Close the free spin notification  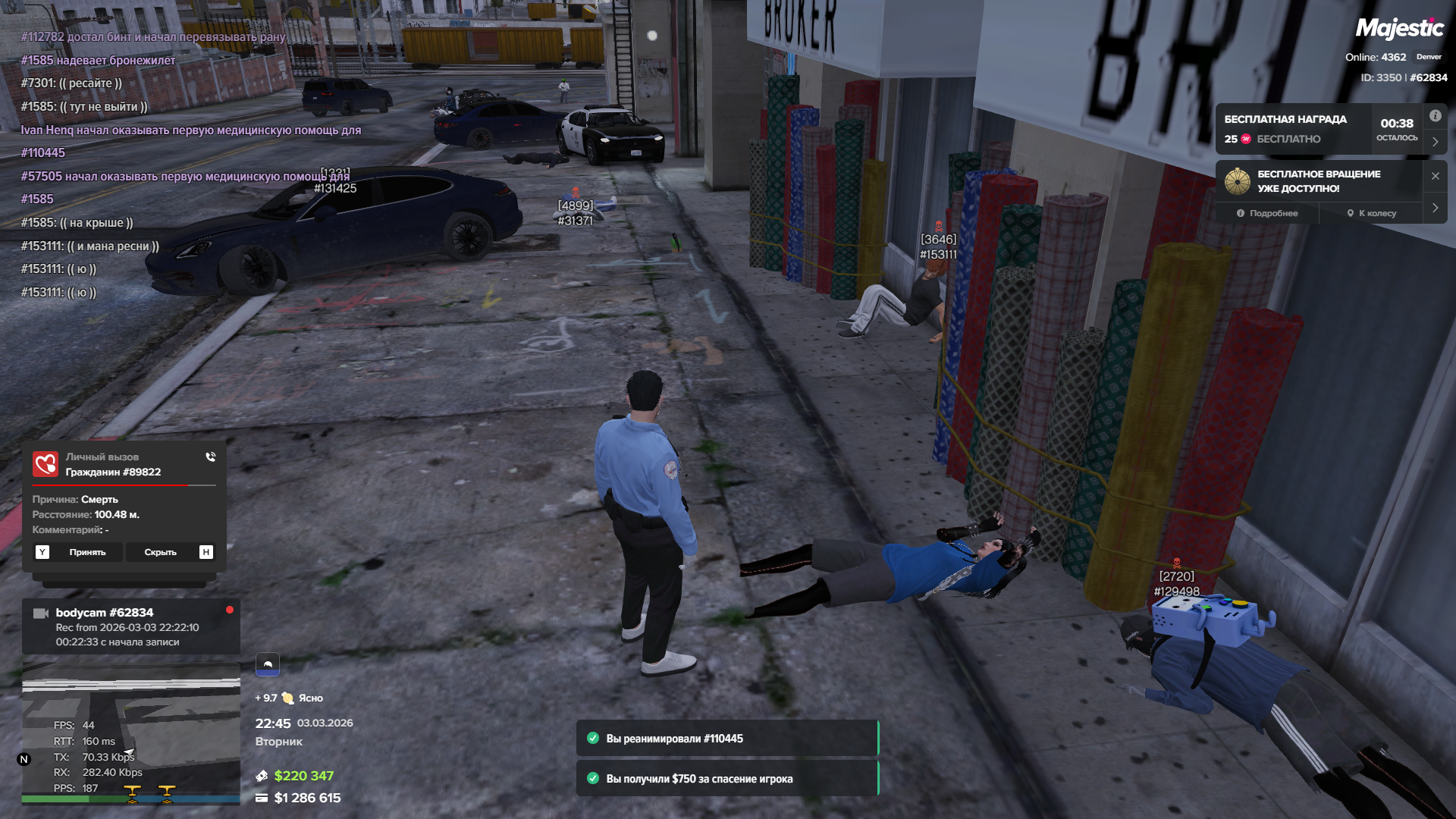pyautogui.click(x=1435, y=176)
